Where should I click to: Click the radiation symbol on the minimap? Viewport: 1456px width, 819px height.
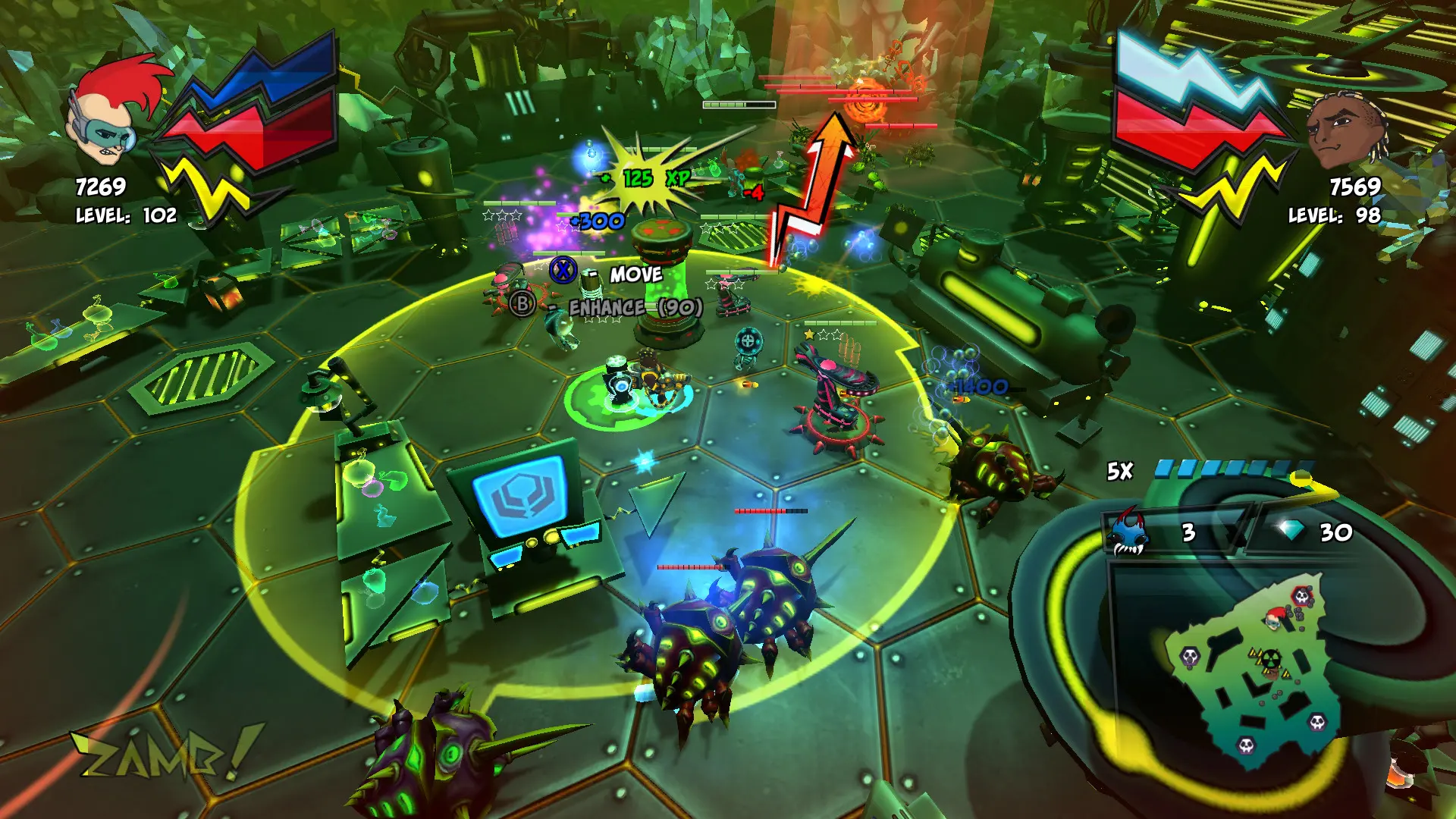(1271, 659)
